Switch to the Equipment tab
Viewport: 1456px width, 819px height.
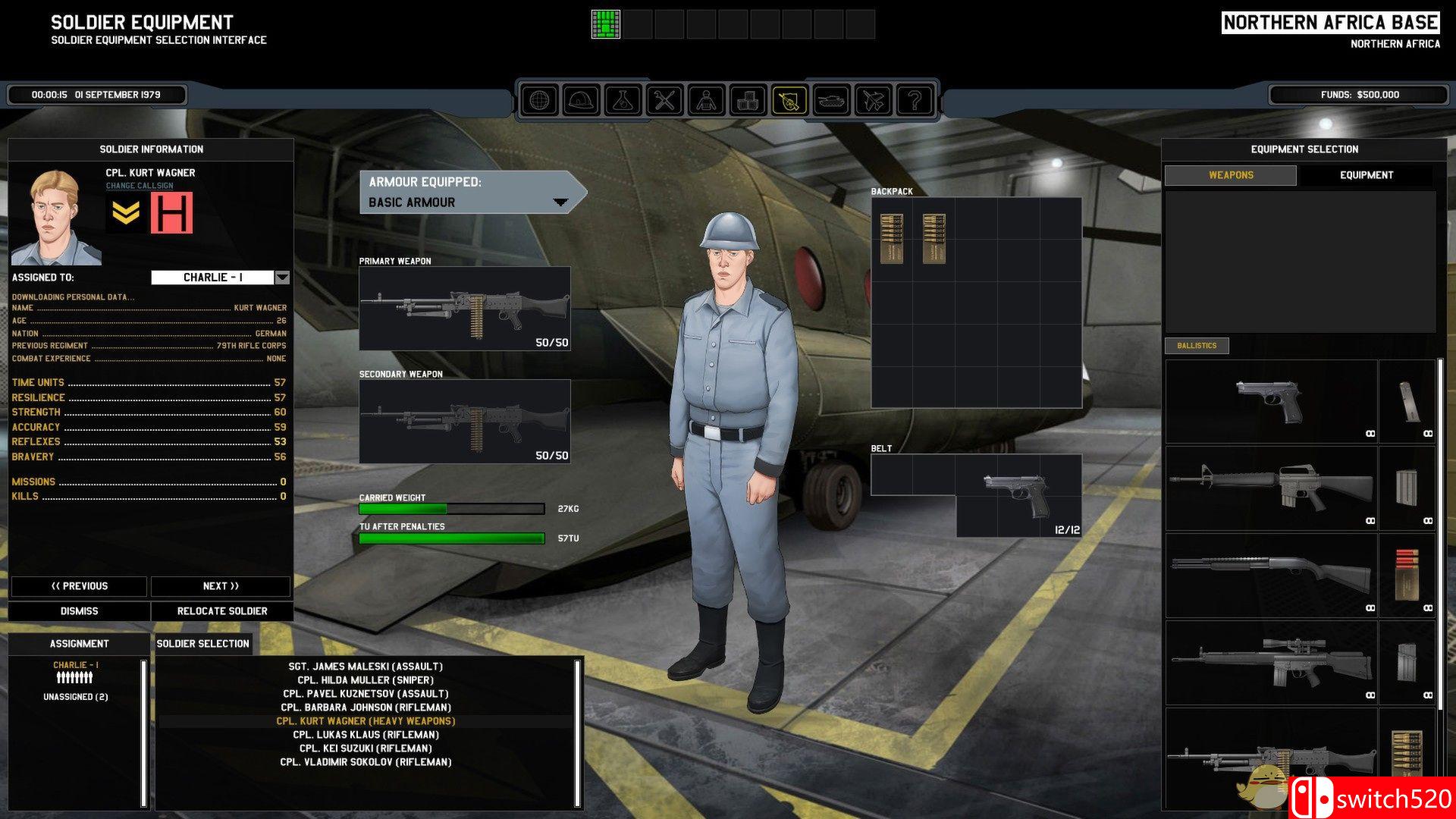1365,174
